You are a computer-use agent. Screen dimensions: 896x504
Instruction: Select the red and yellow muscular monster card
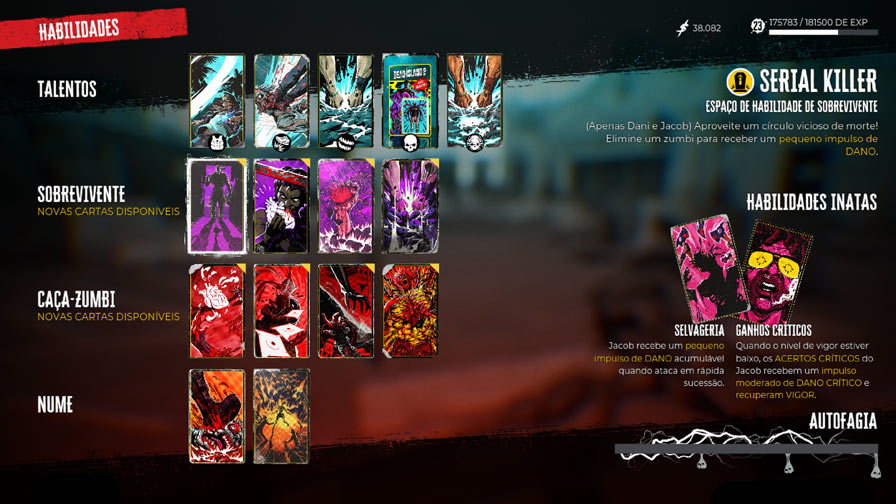(x=410, y=311)
